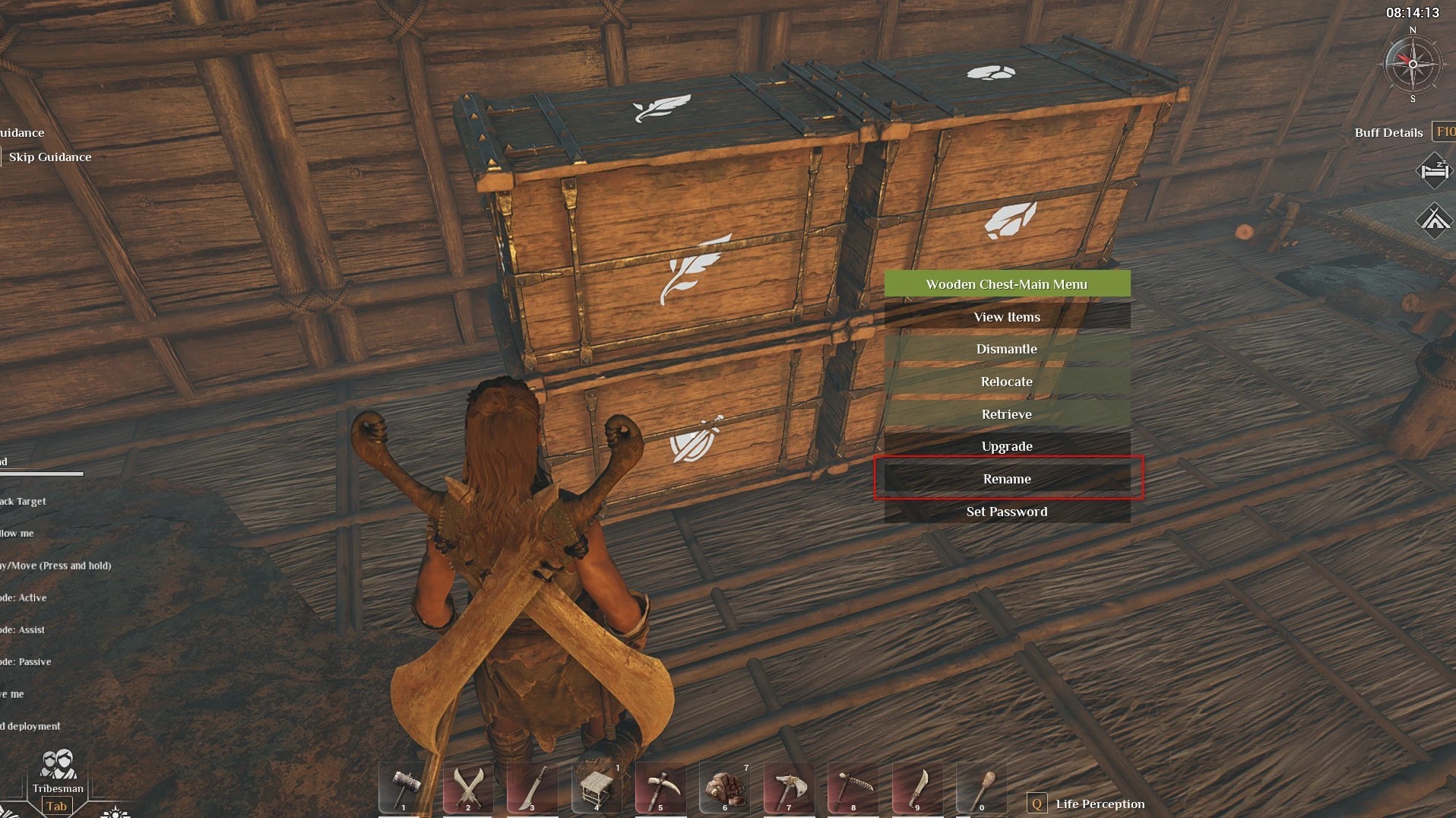
Task: Select Dismantle for the wooden chest
Action: point(1007,349)
